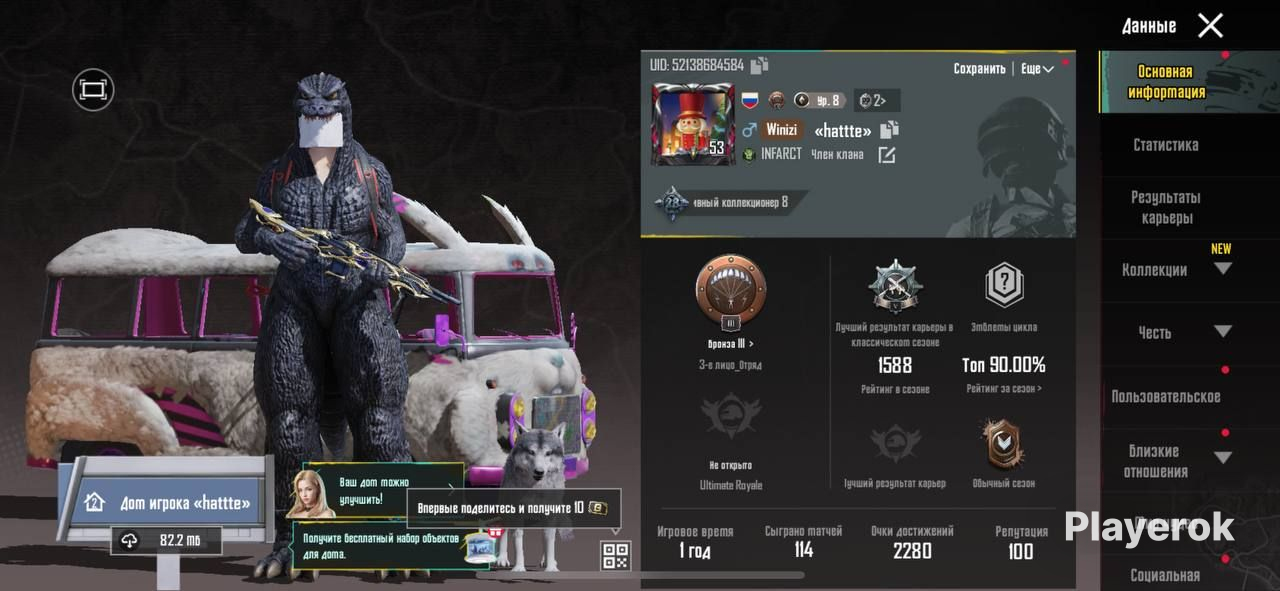View Рейтинг за сезон details

1003,389
